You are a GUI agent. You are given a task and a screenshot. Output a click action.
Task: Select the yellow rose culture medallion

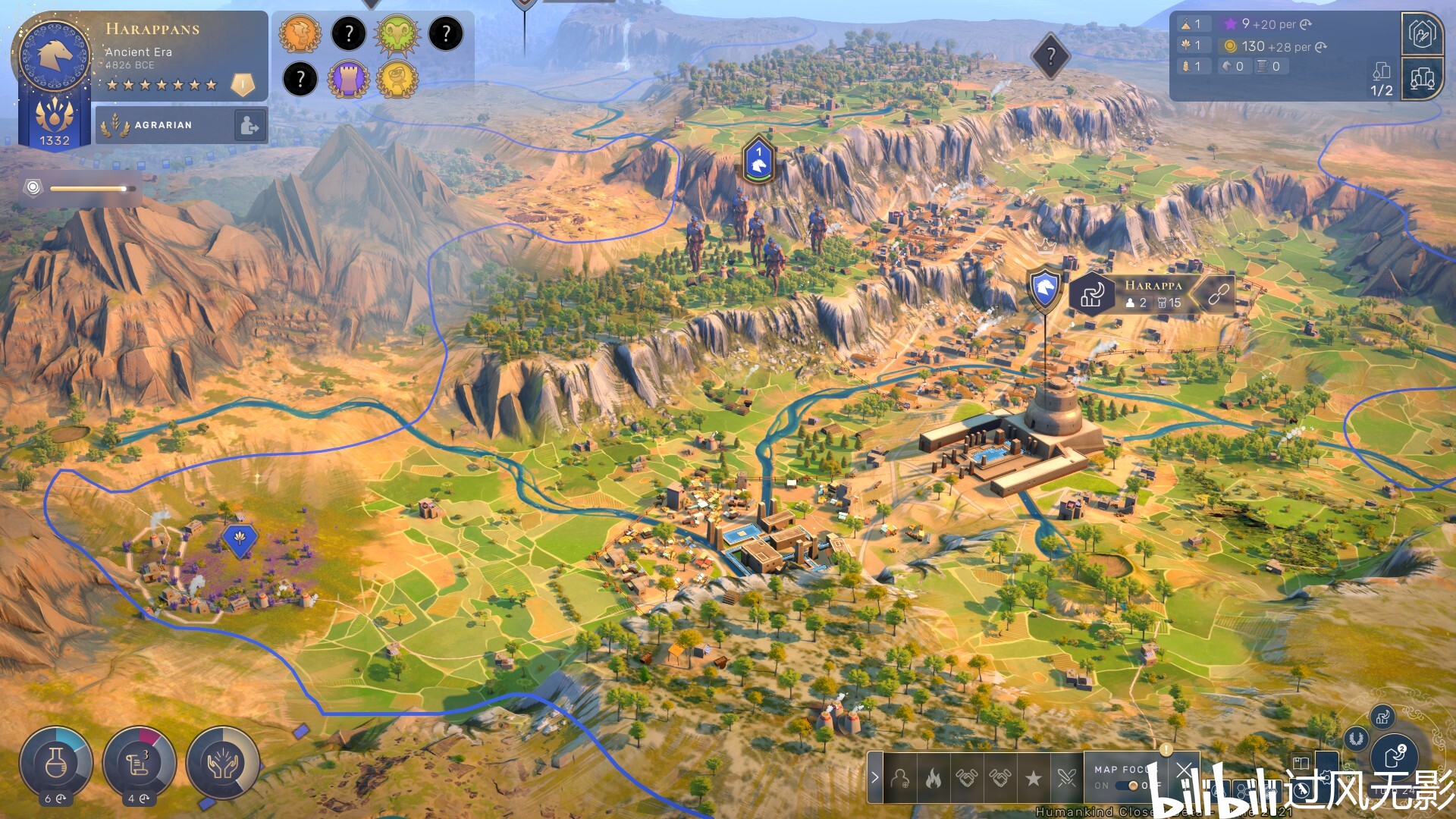point(397,79)
